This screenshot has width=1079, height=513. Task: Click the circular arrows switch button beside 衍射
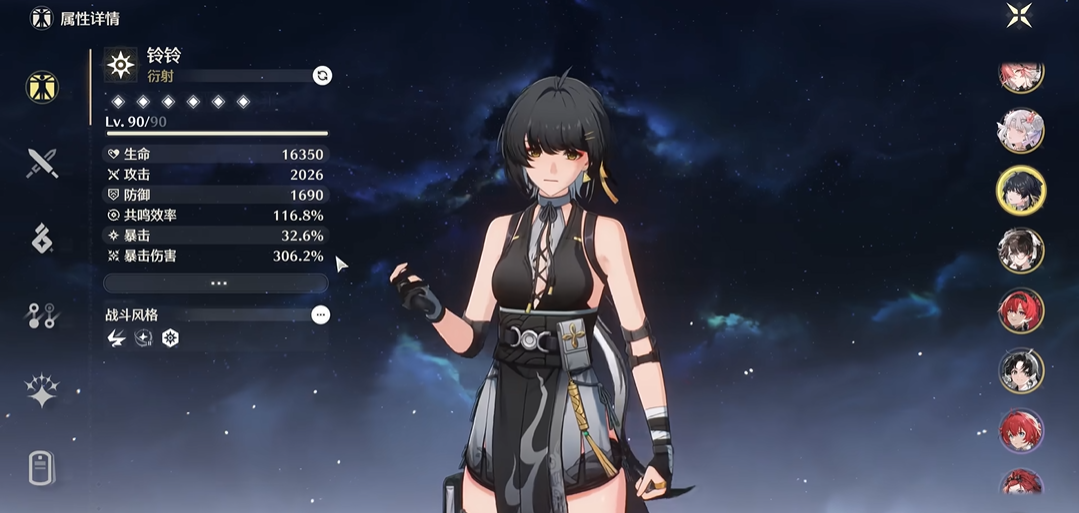[x=322, y=75]
